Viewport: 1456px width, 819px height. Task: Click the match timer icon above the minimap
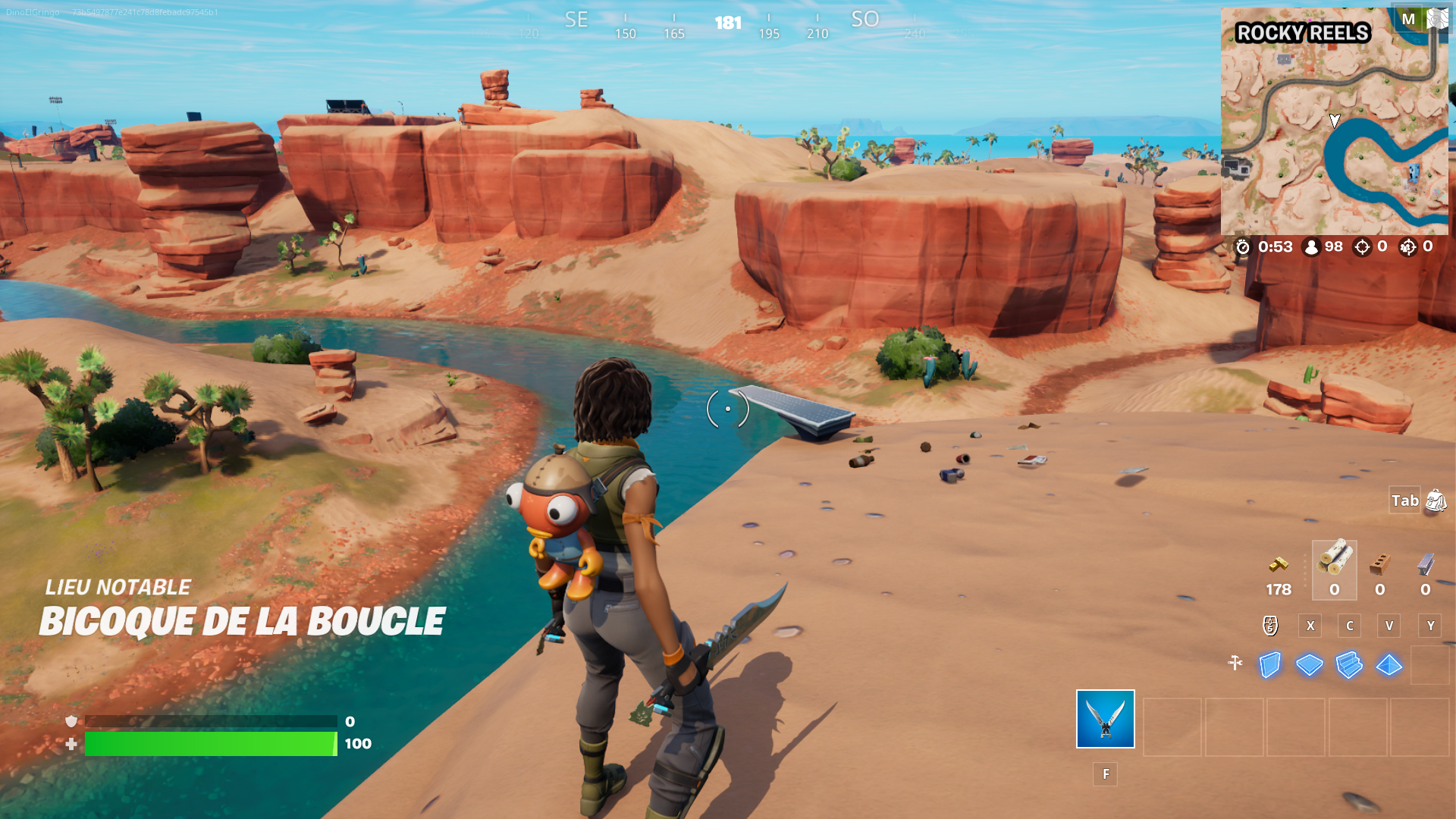1244,246
